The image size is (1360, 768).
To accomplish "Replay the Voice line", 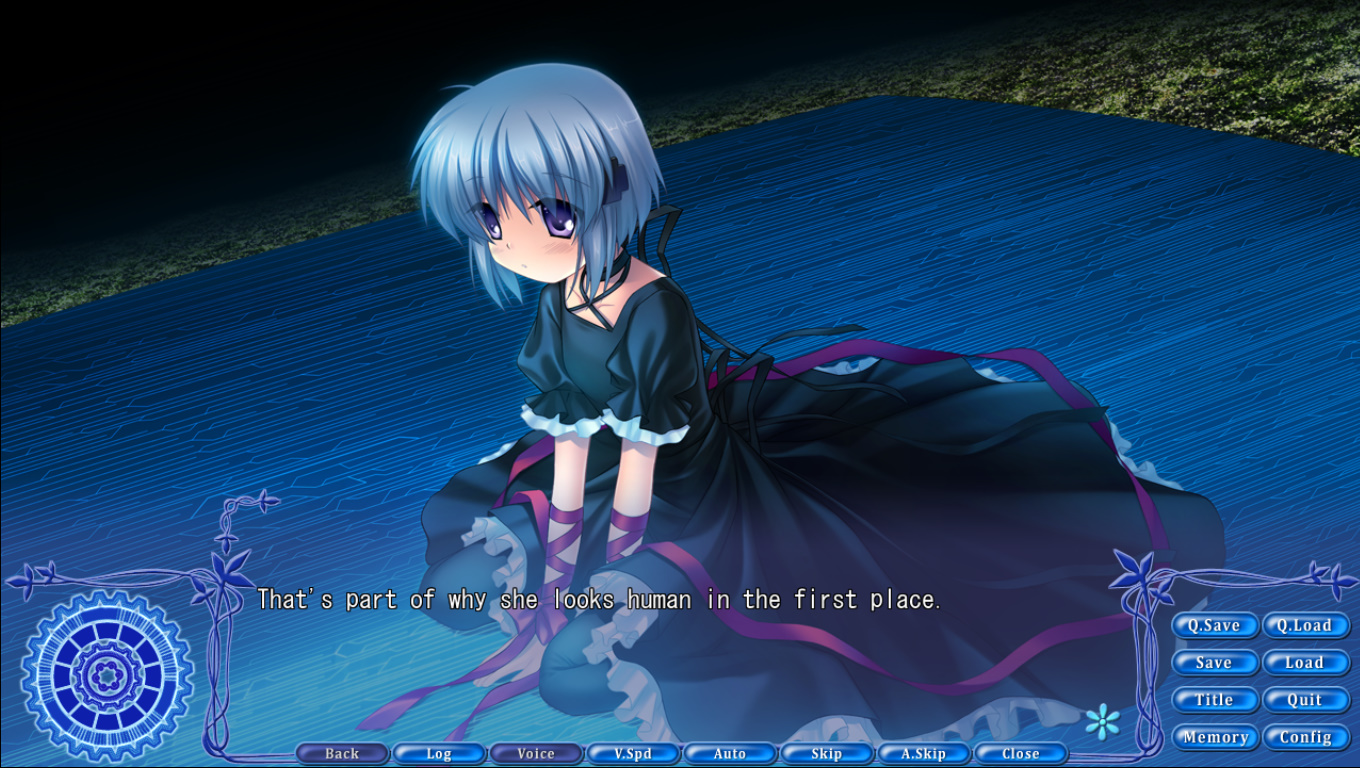I will pos(536,754).
